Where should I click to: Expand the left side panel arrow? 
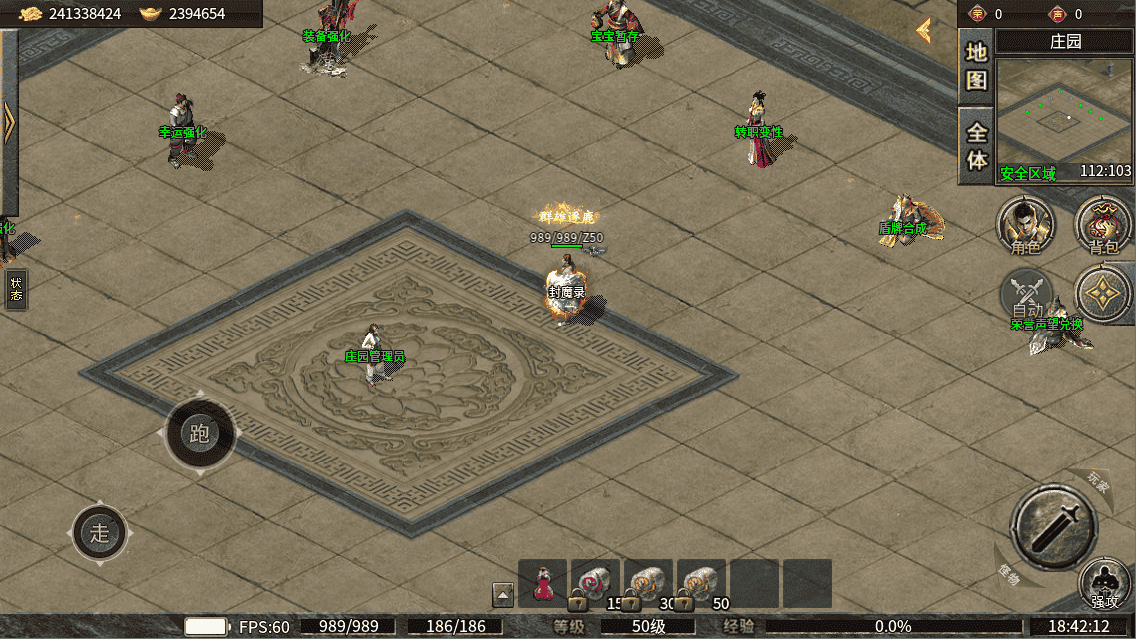tap(9, 122)
